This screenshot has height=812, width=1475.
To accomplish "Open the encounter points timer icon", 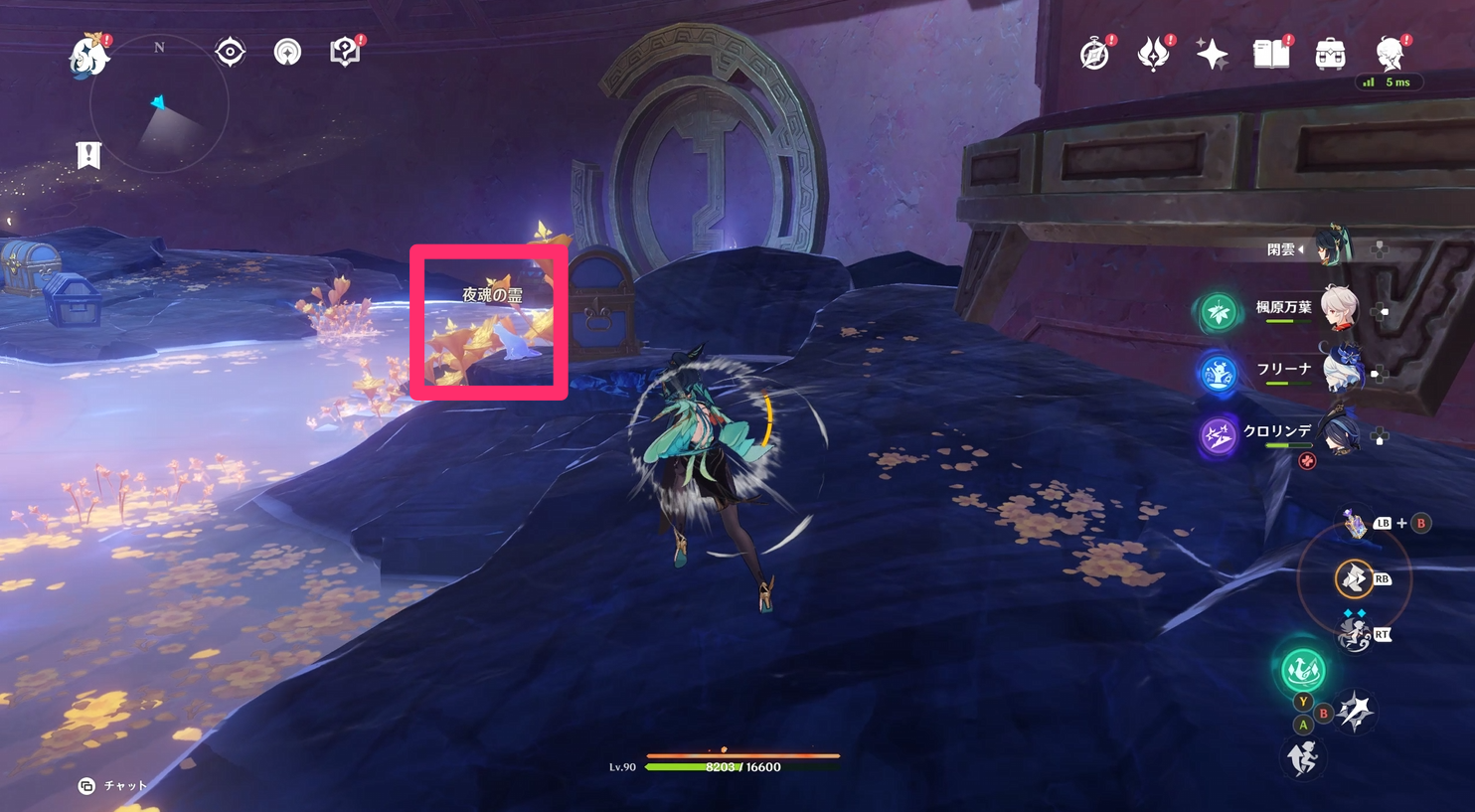I will point(1093,55).
